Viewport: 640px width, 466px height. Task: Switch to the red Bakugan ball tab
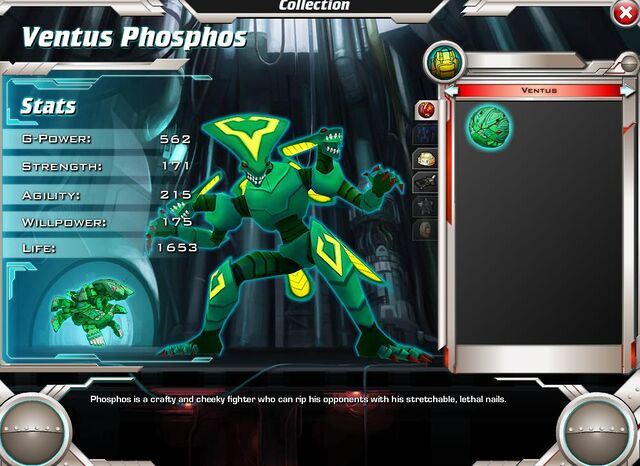coord(424,110)
